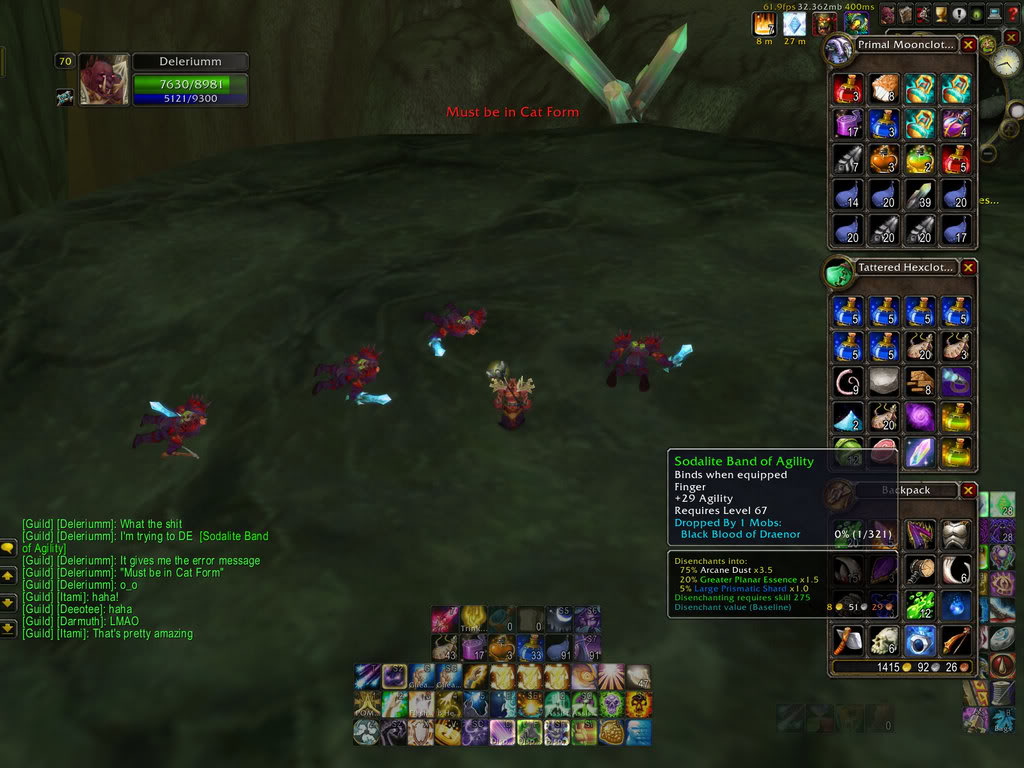
Task: Click the Primal Mooncloth bag portrait icon
Action: 838,47
